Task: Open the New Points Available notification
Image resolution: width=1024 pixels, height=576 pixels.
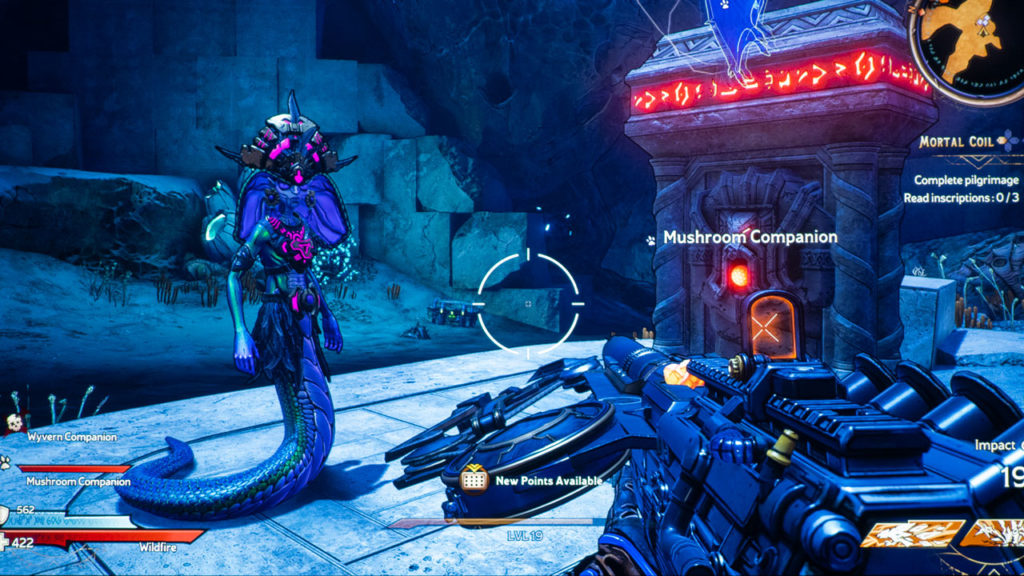Action: coord(533,481)
